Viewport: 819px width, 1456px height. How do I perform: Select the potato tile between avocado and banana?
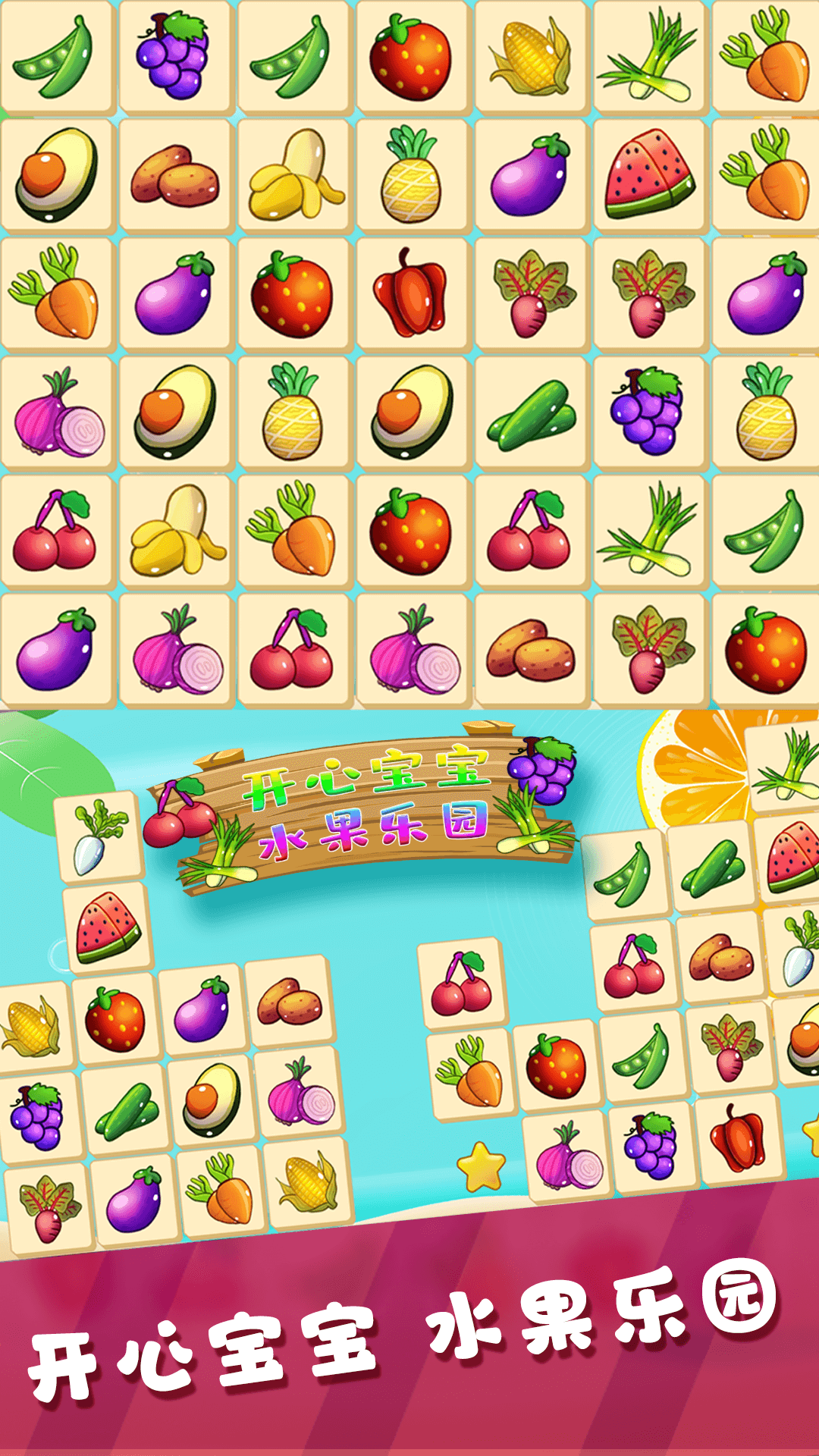[174, 176]
